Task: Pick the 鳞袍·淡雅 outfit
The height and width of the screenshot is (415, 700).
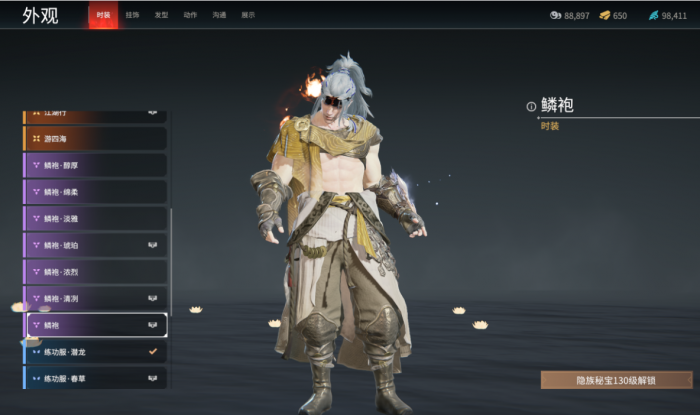Action: click(x=95, y=218)
